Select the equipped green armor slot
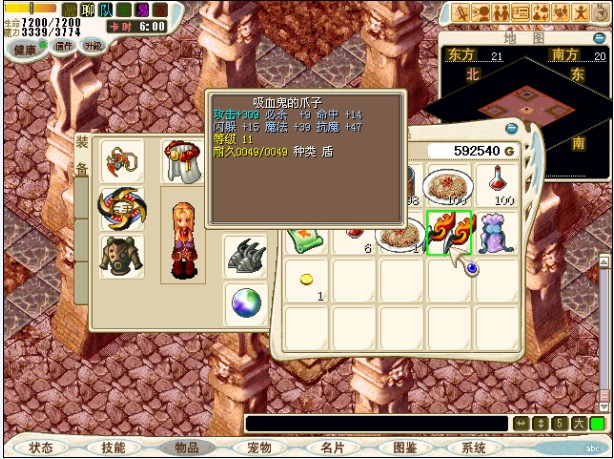 [x=121, y=255]
